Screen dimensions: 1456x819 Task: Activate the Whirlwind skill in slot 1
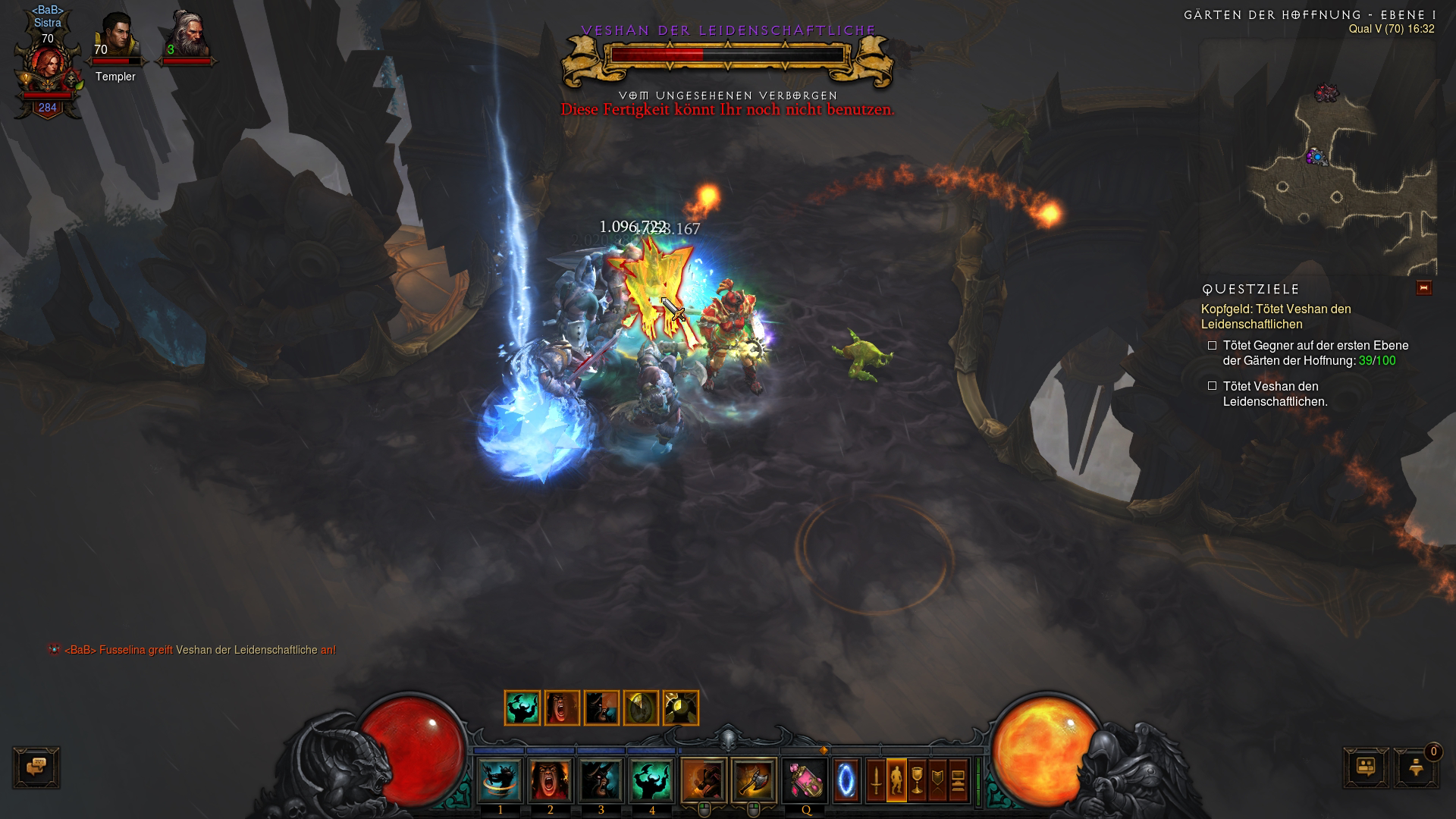tap(500, 780)
